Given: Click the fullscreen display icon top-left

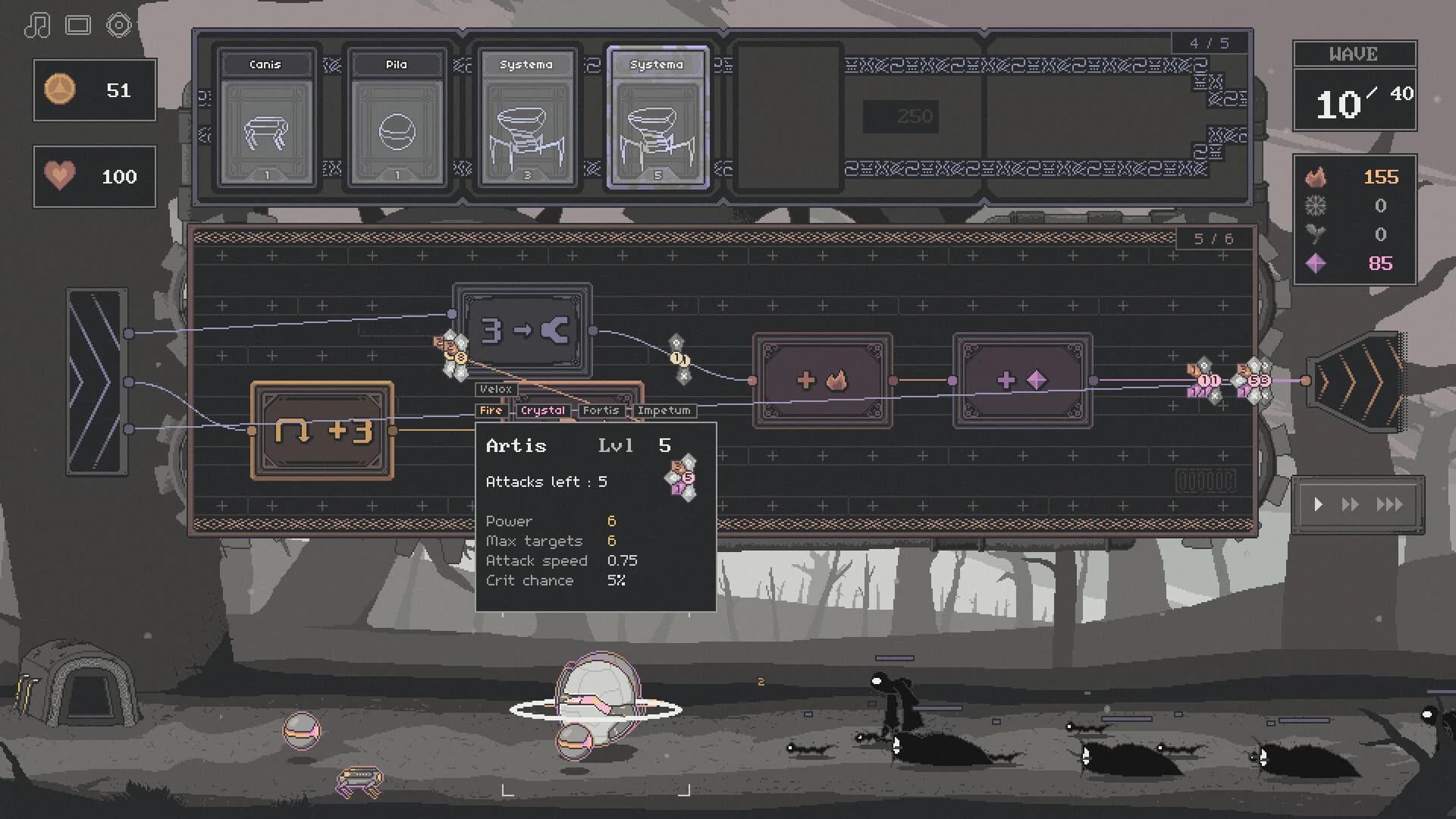Looking at the screenshot, I should point(78,24).
